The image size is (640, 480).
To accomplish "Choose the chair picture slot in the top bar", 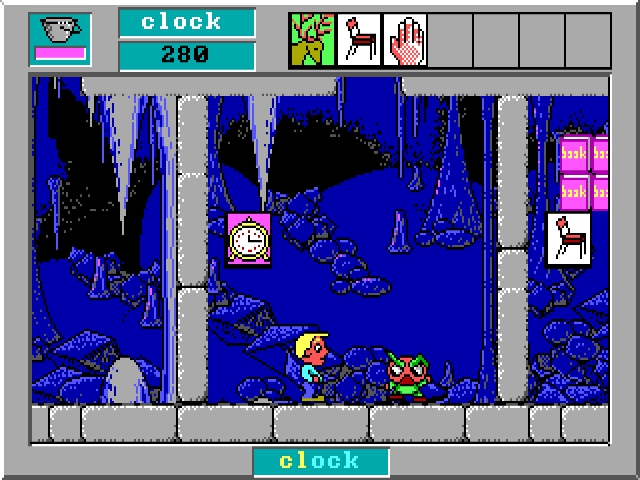I will (358, 40).
